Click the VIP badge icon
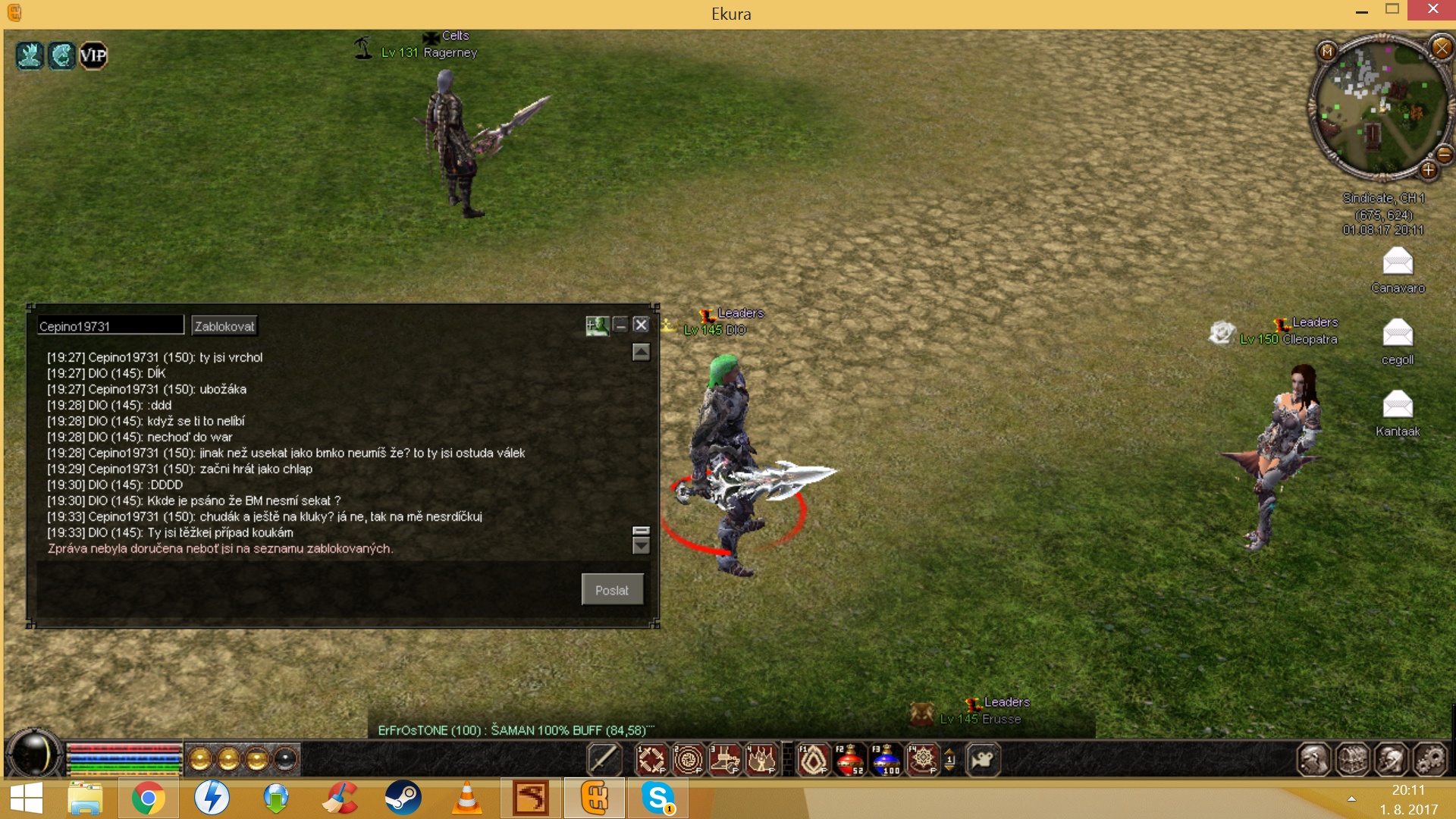This screenshot has height=819, width=1456. (93, 55)
